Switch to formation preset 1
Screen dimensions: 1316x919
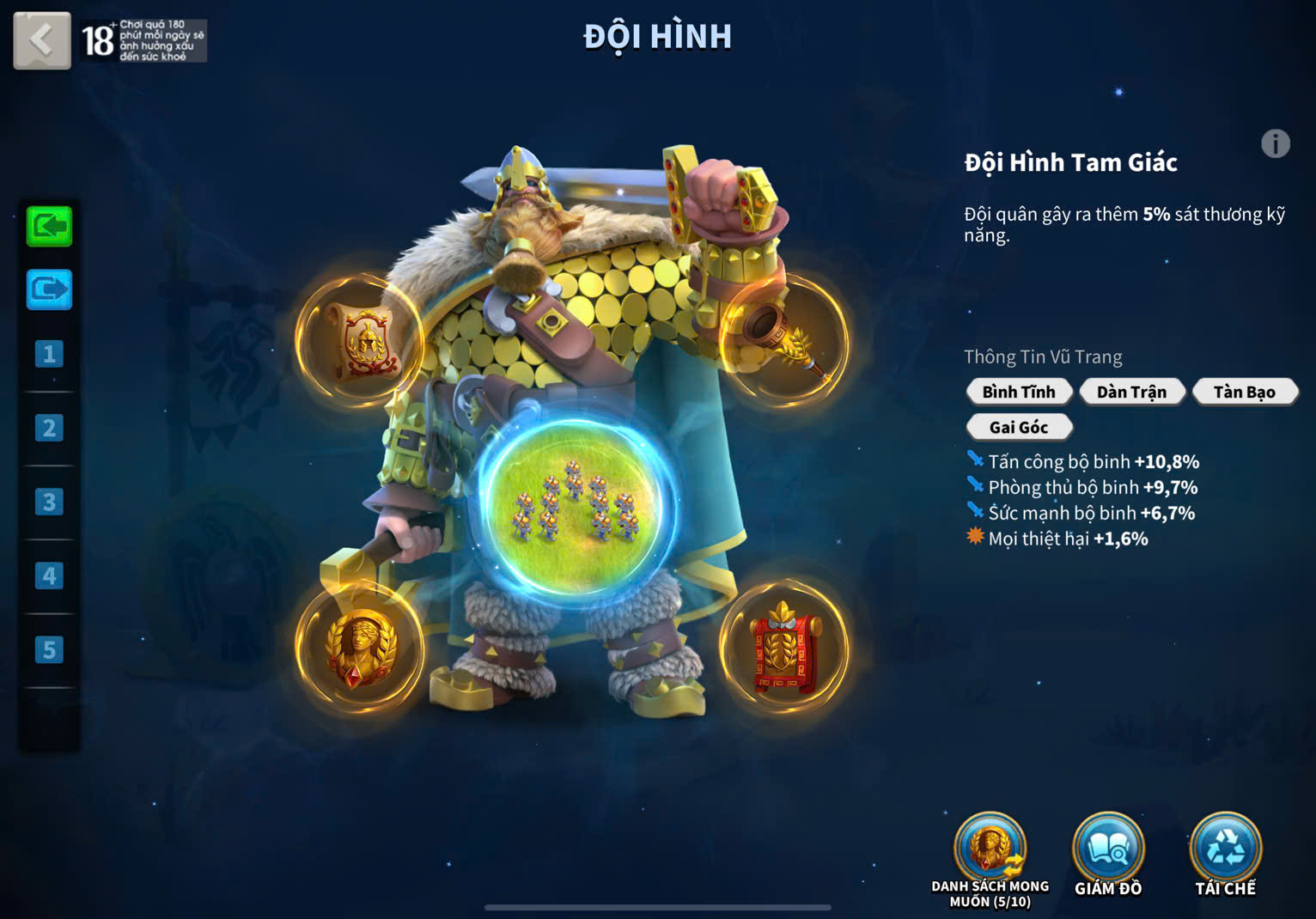pos(49,354)
